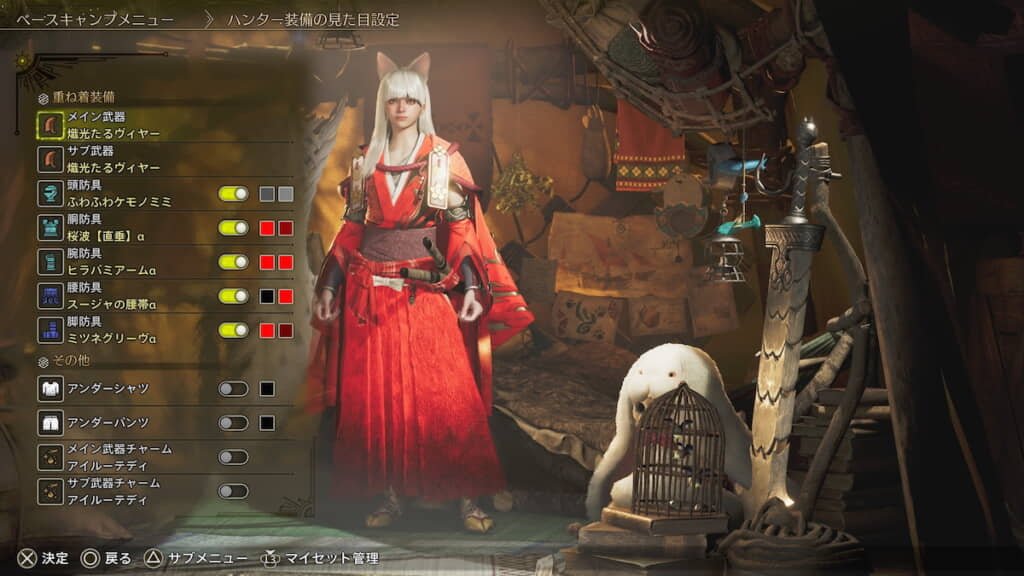Toggle the 頭防具 head armor switch
Viewport: 1024px width, 576px height.
coord(233,194)
